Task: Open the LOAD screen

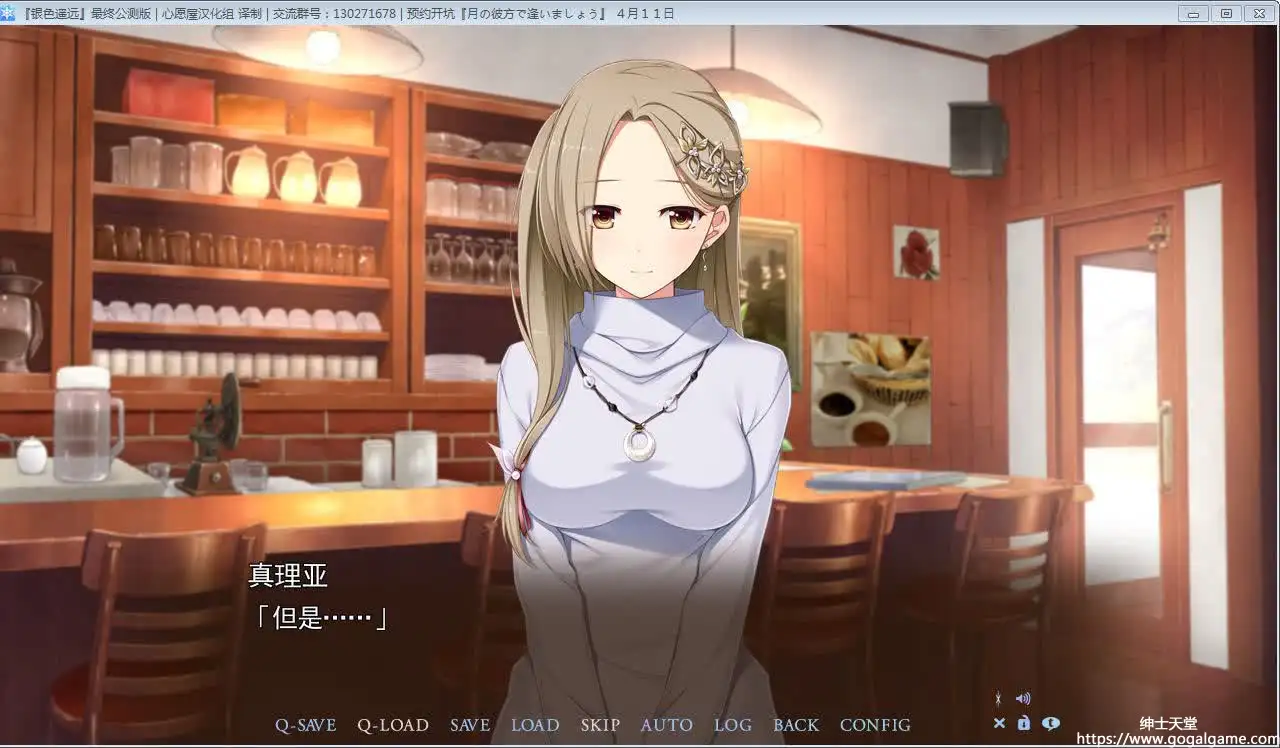Action: coord(535,725)
